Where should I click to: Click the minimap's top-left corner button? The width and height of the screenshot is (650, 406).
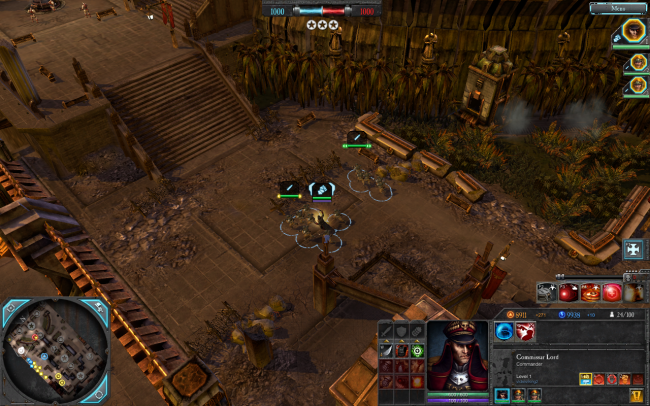[9, 306]
